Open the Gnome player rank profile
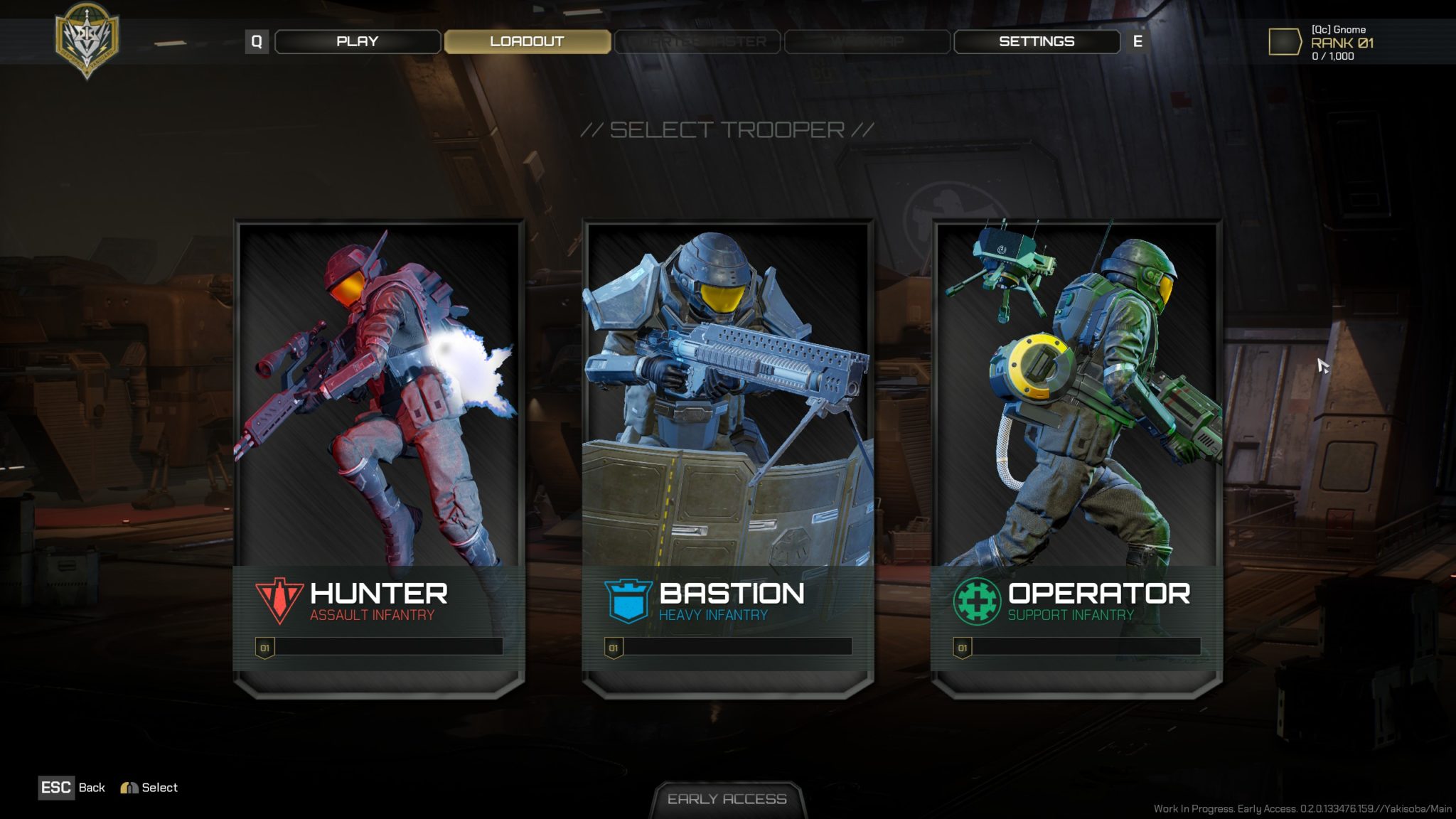 point(1322,43)
